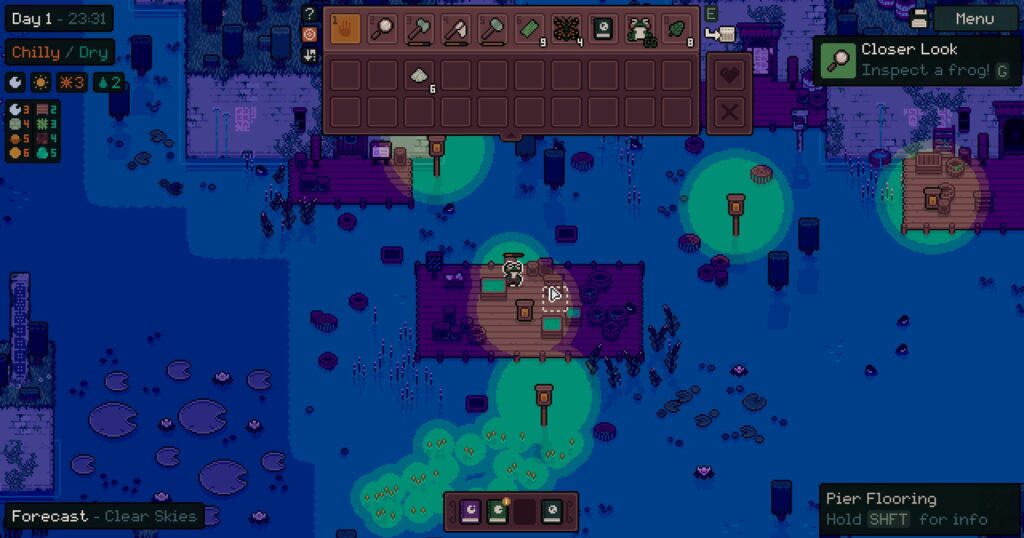Select the green leaf stack of 8
The height and width of the screenshot is (538, 1024).
pyautogui.click(x=678, y=28)
